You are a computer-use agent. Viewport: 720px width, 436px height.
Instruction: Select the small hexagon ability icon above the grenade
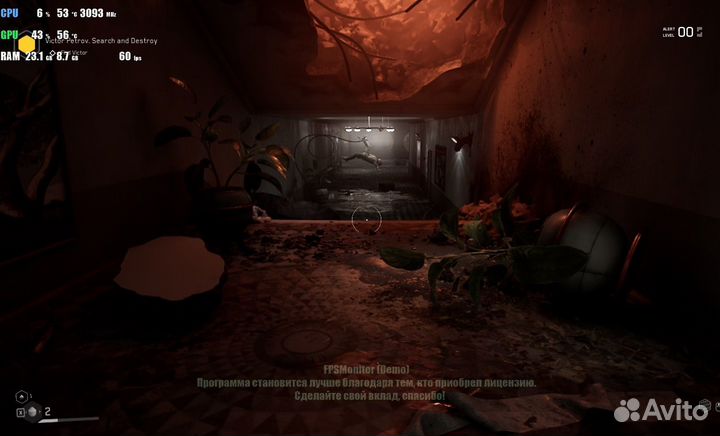(20, 396)
